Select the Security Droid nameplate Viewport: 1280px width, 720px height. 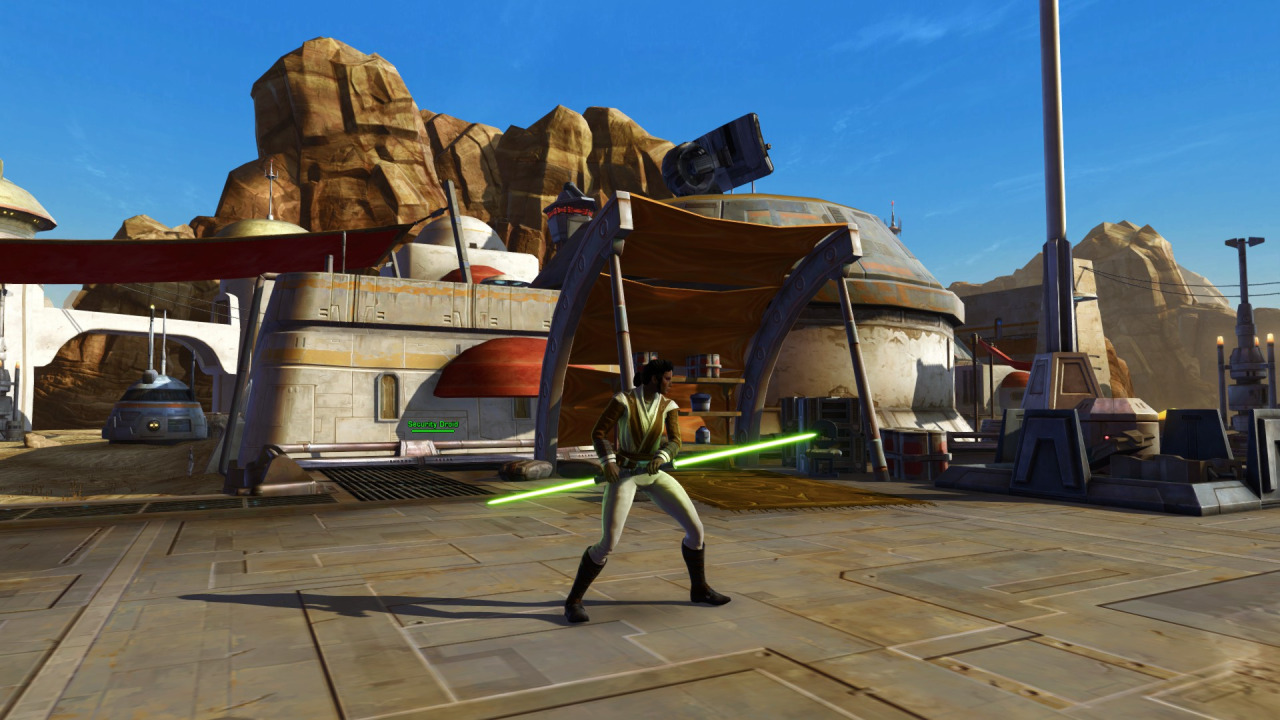point(431,425)
